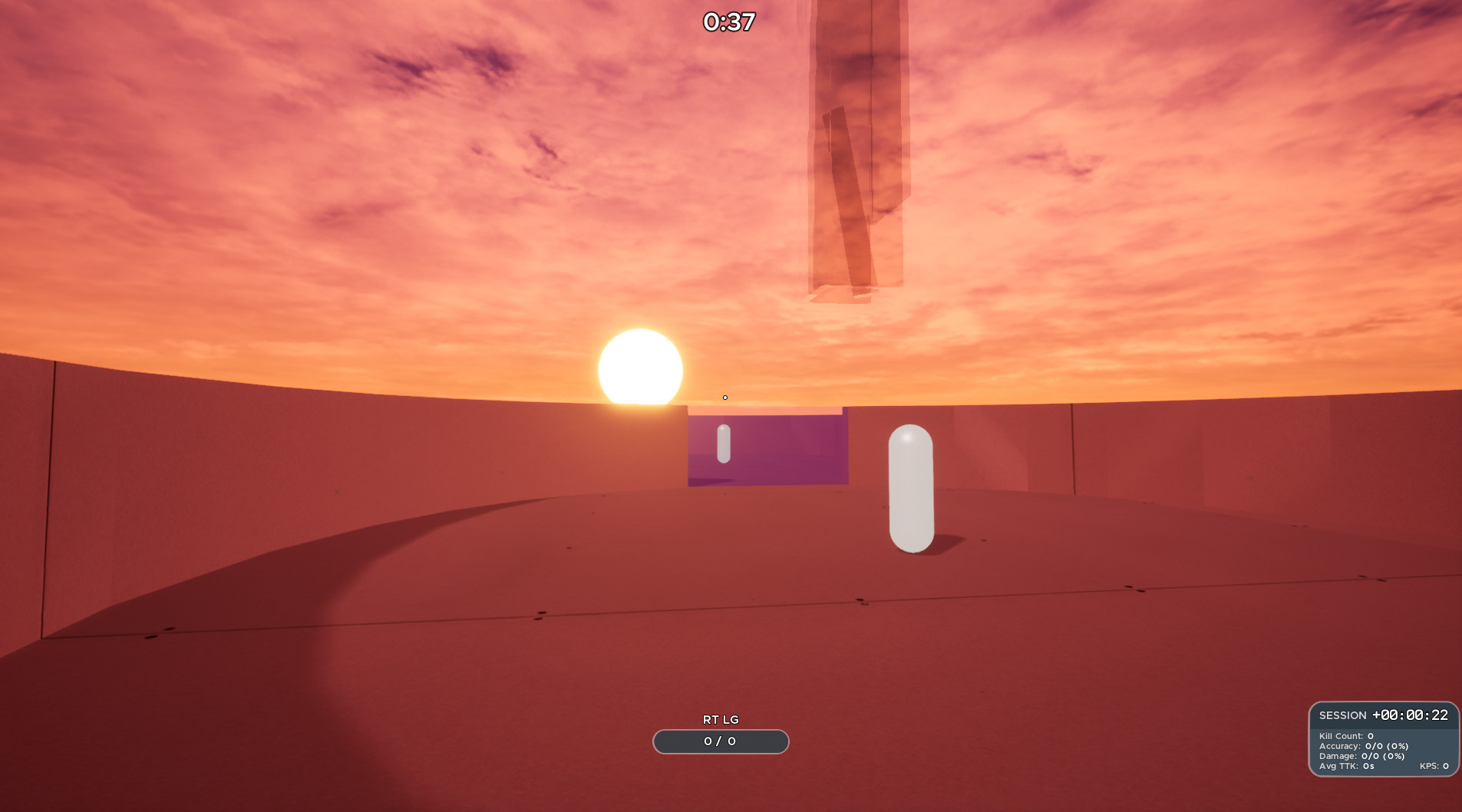
Task: Click the Accuracy 0/0 statistic
Action: click(x=1363, y=744)
